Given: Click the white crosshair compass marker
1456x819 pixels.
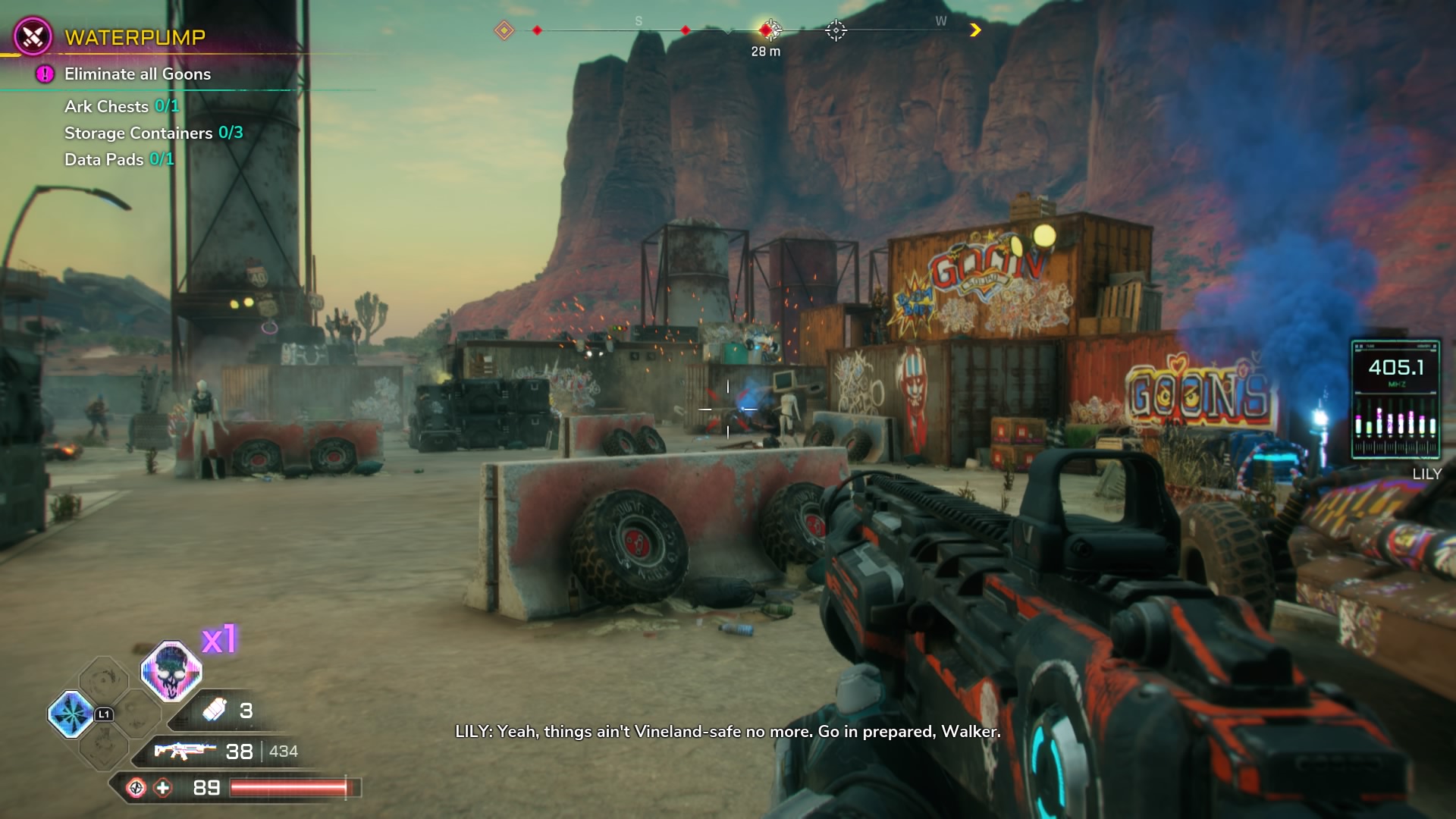Looking at the screenshot, I should tap(836, 30).
